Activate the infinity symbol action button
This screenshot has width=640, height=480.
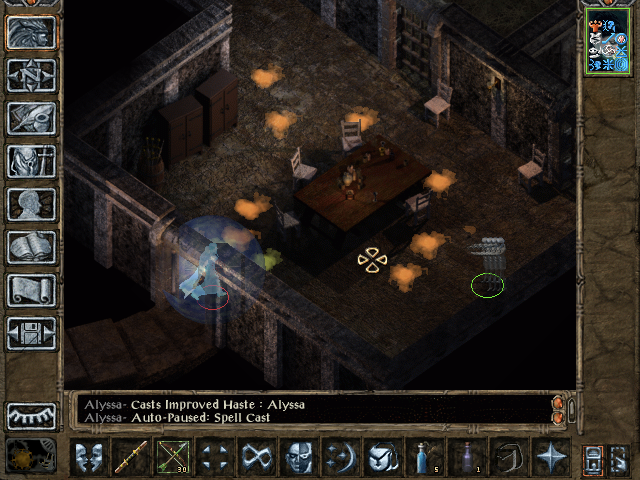click(257, 458)
